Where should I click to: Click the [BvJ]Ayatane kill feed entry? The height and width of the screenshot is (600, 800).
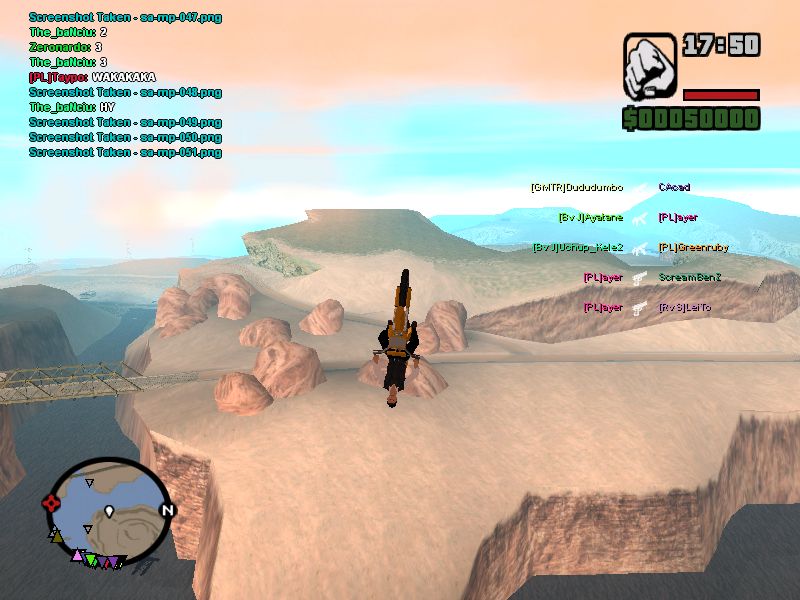(x=591, y=218)
